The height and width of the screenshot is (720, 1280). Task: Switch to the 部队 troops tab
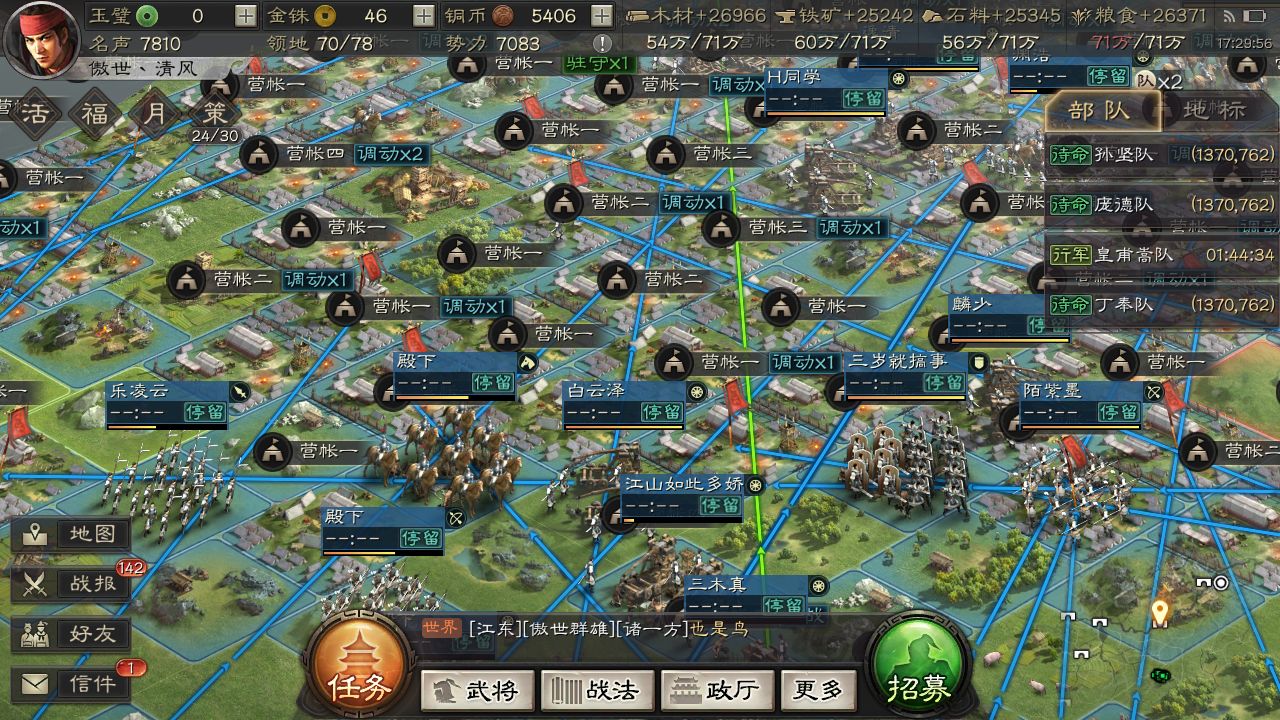[1100, 111]
